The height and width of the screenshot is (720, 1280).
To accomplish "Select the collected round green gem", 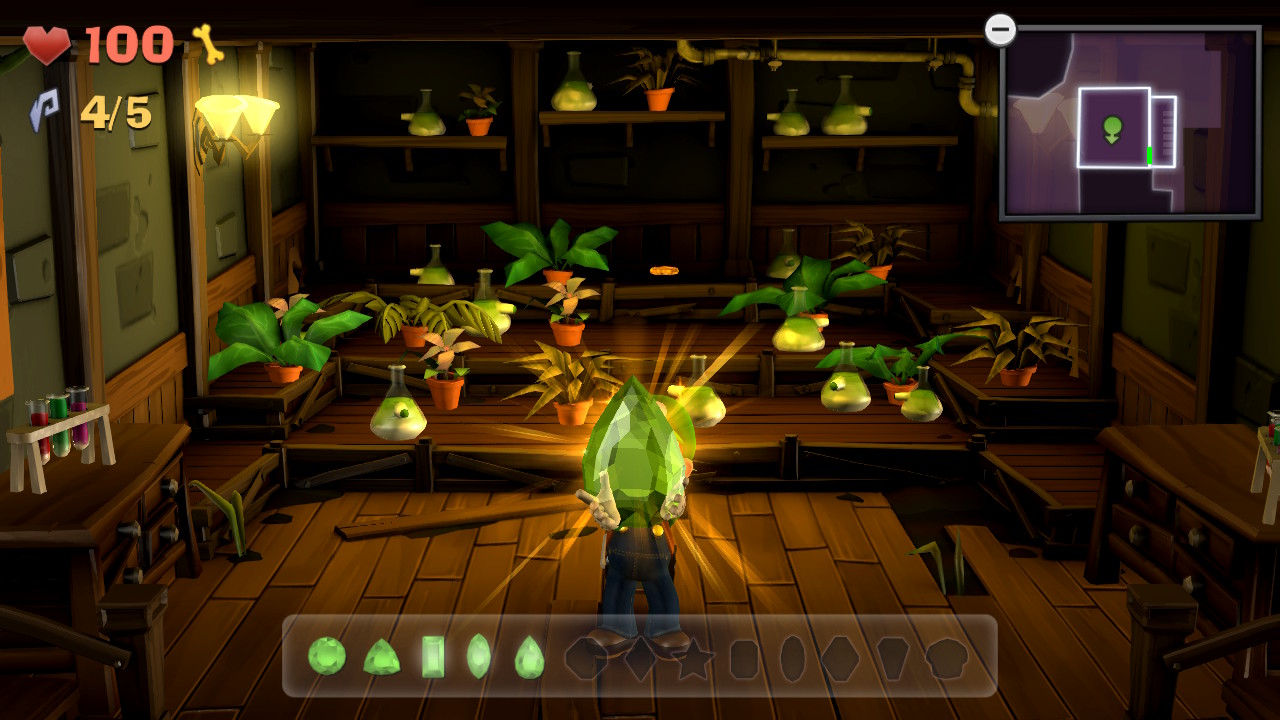I will click(x=327, y=656).
